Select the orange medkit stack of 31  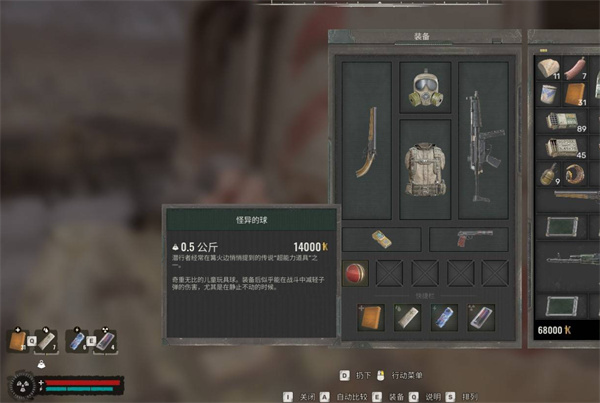(x=578, y=94)
